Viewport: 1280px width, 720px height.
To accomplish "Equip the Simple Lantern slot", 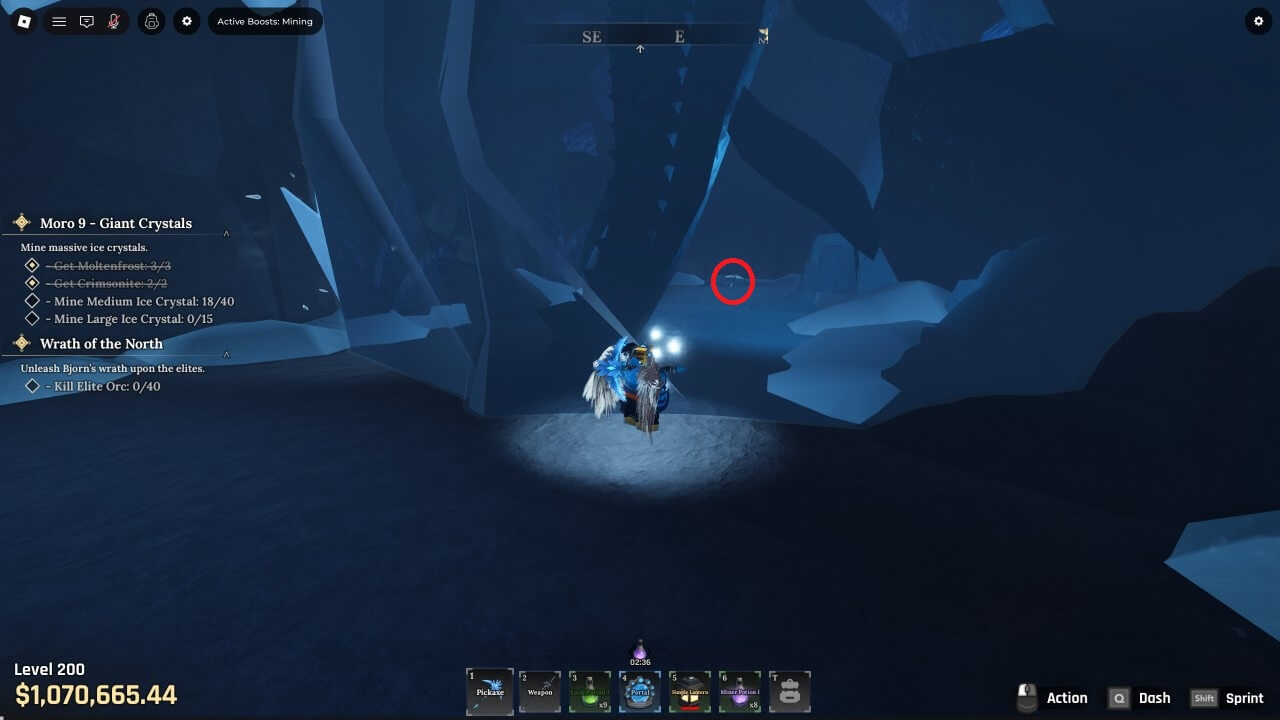I will coord(690,691).
